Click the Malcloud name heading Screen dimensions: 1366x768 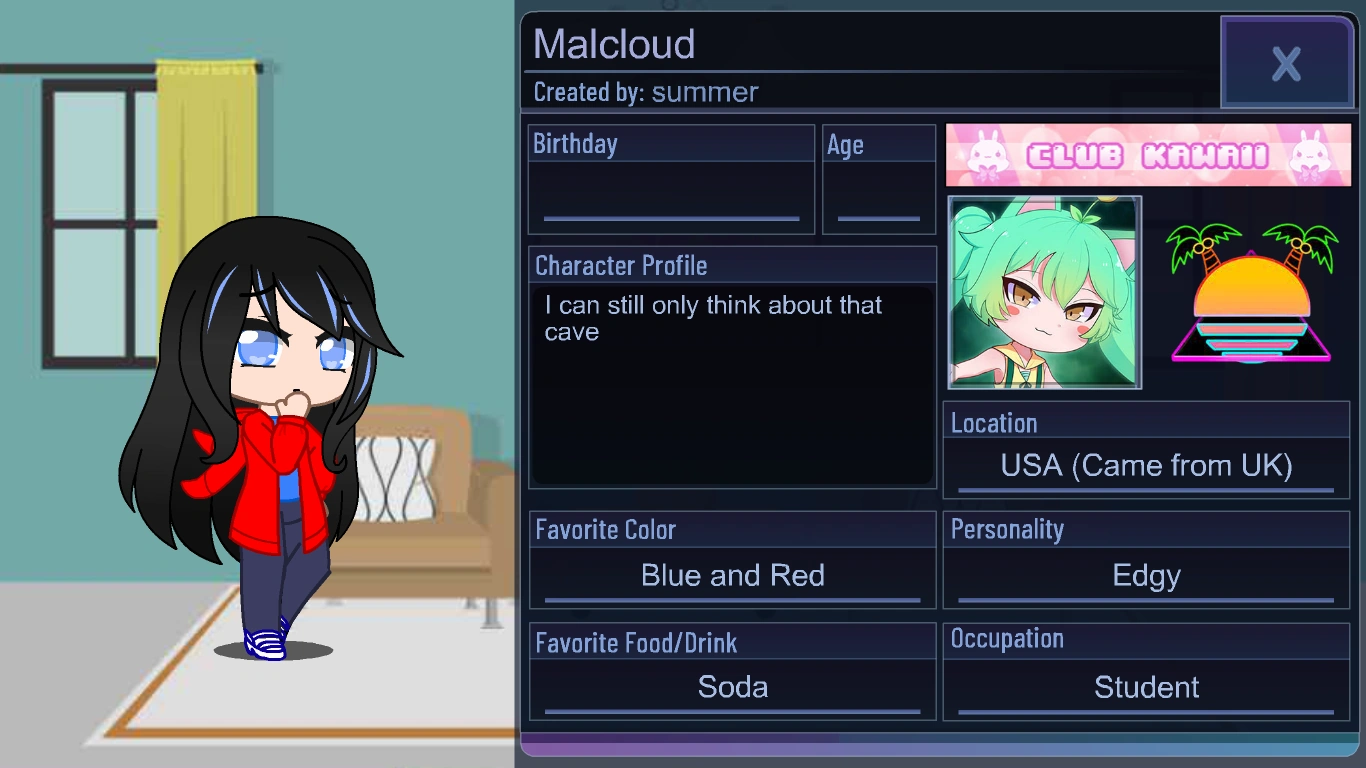(613, 44)
